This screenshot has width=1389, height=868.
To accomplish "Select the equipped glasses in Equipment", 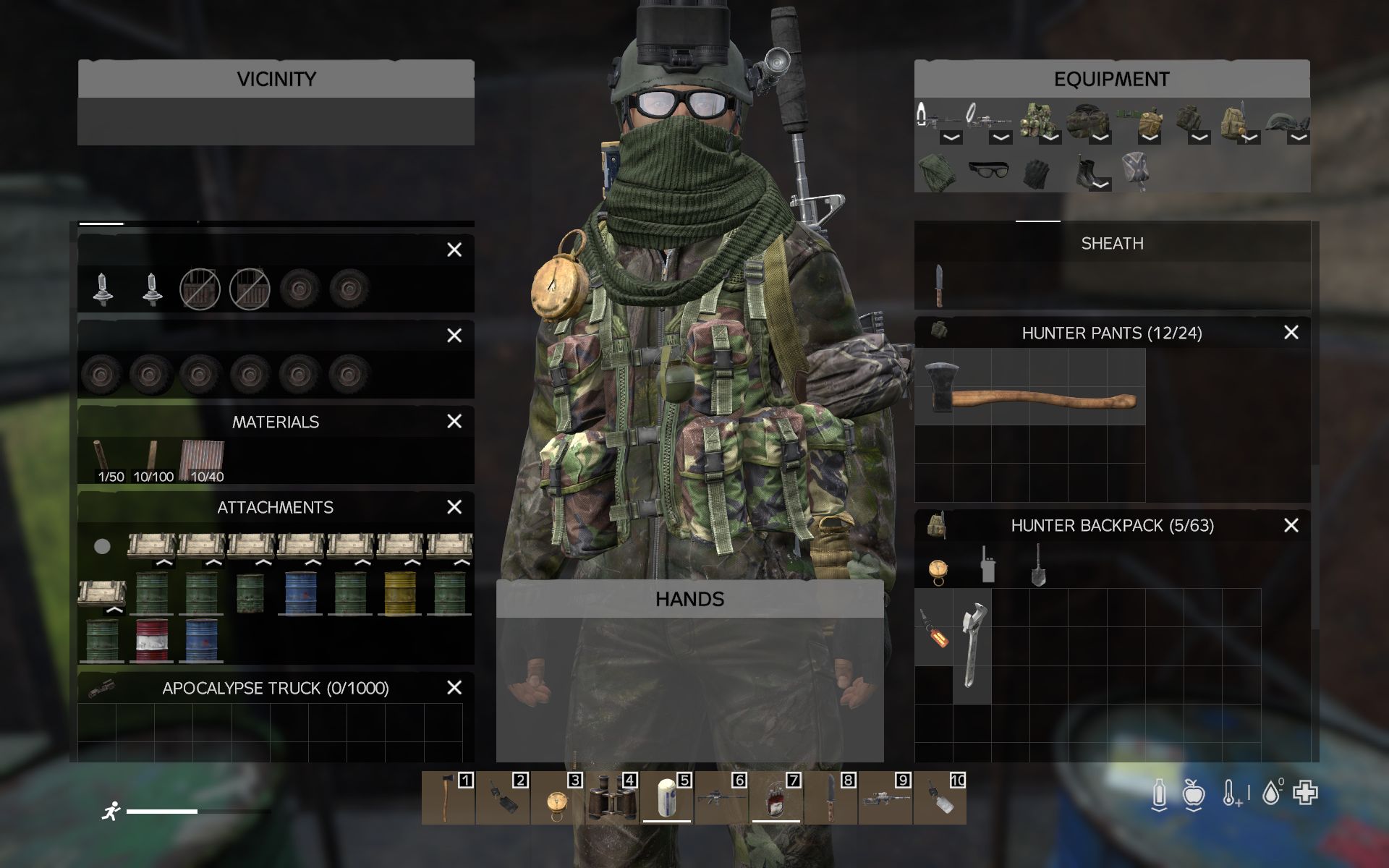I will point(987,171).
